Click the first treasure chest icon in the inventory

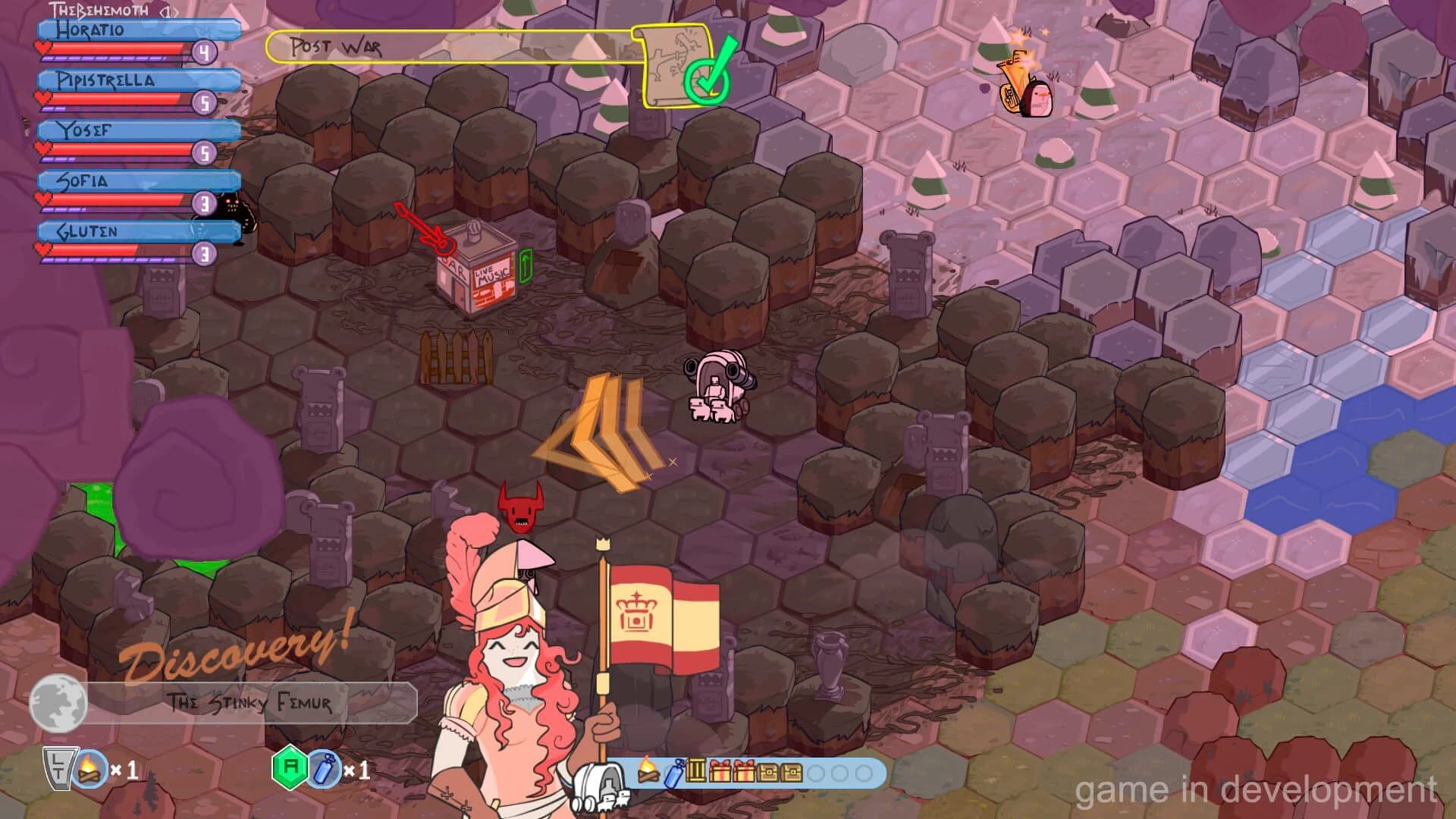(767, 772)
